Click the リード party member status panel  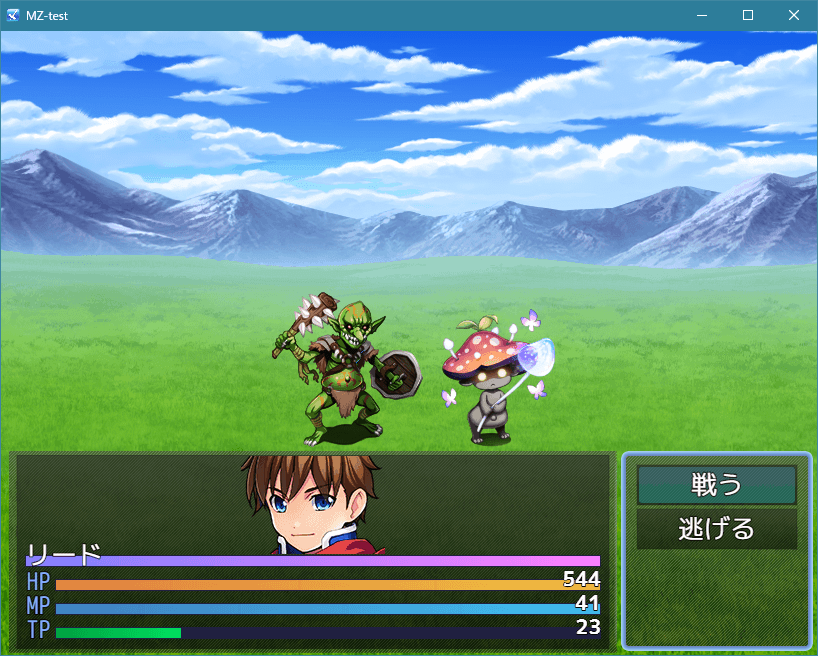[x=312, y=550]
